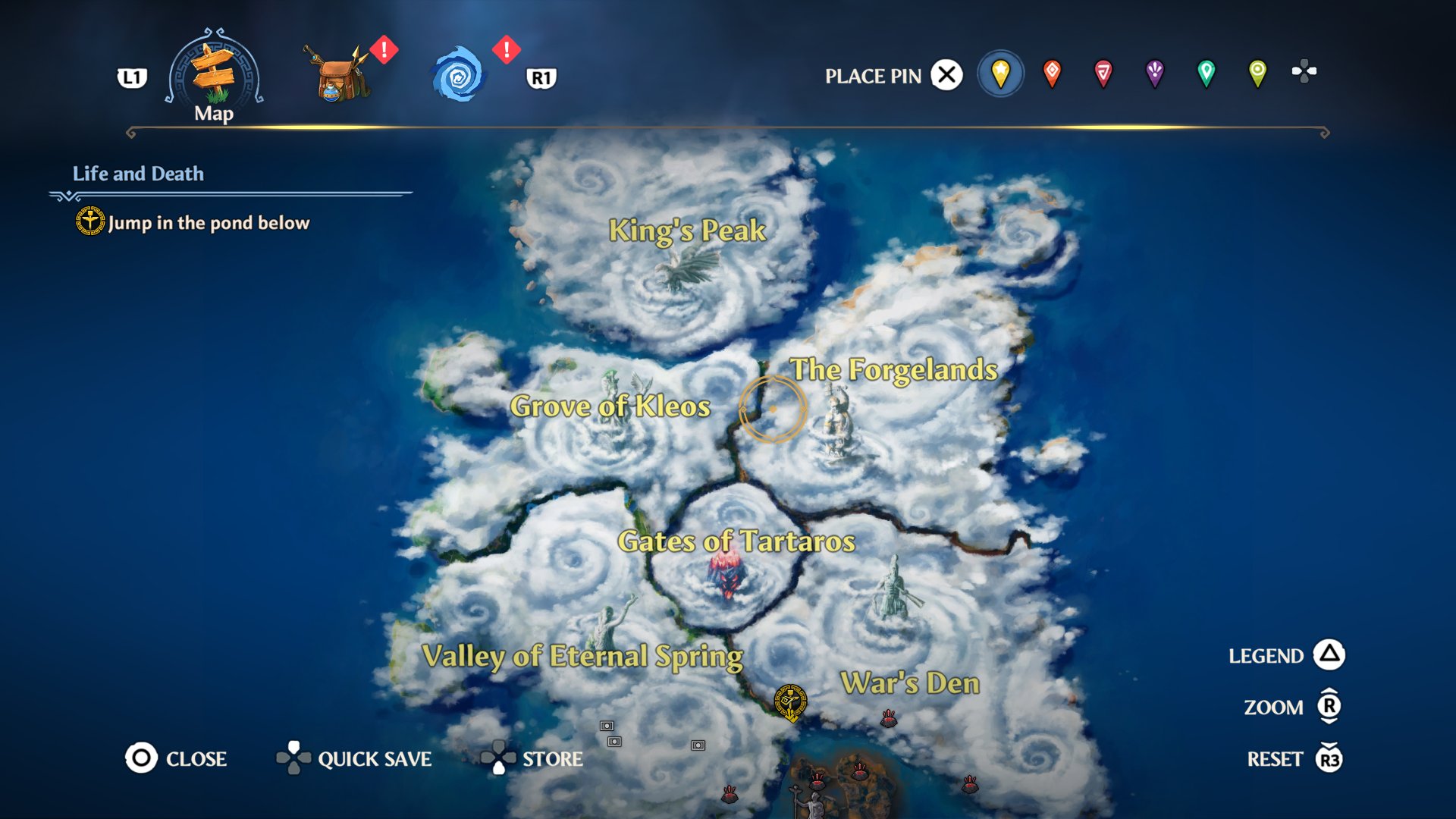Select the purple pin marker
This screenshot has height=819, width=1456.
pos(1154,74)
